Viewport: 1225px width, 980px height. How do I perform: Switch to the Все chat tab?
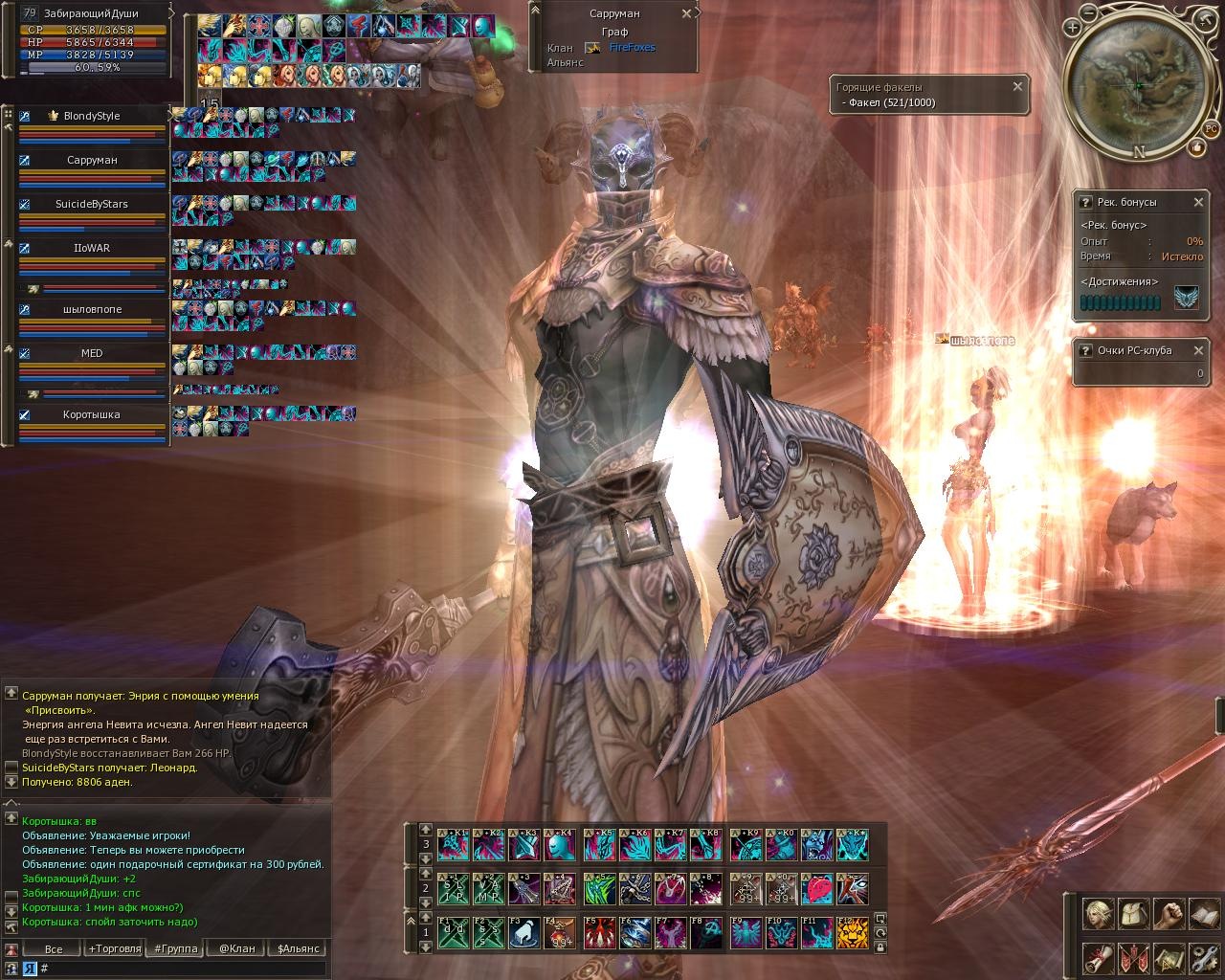[54, 949]
